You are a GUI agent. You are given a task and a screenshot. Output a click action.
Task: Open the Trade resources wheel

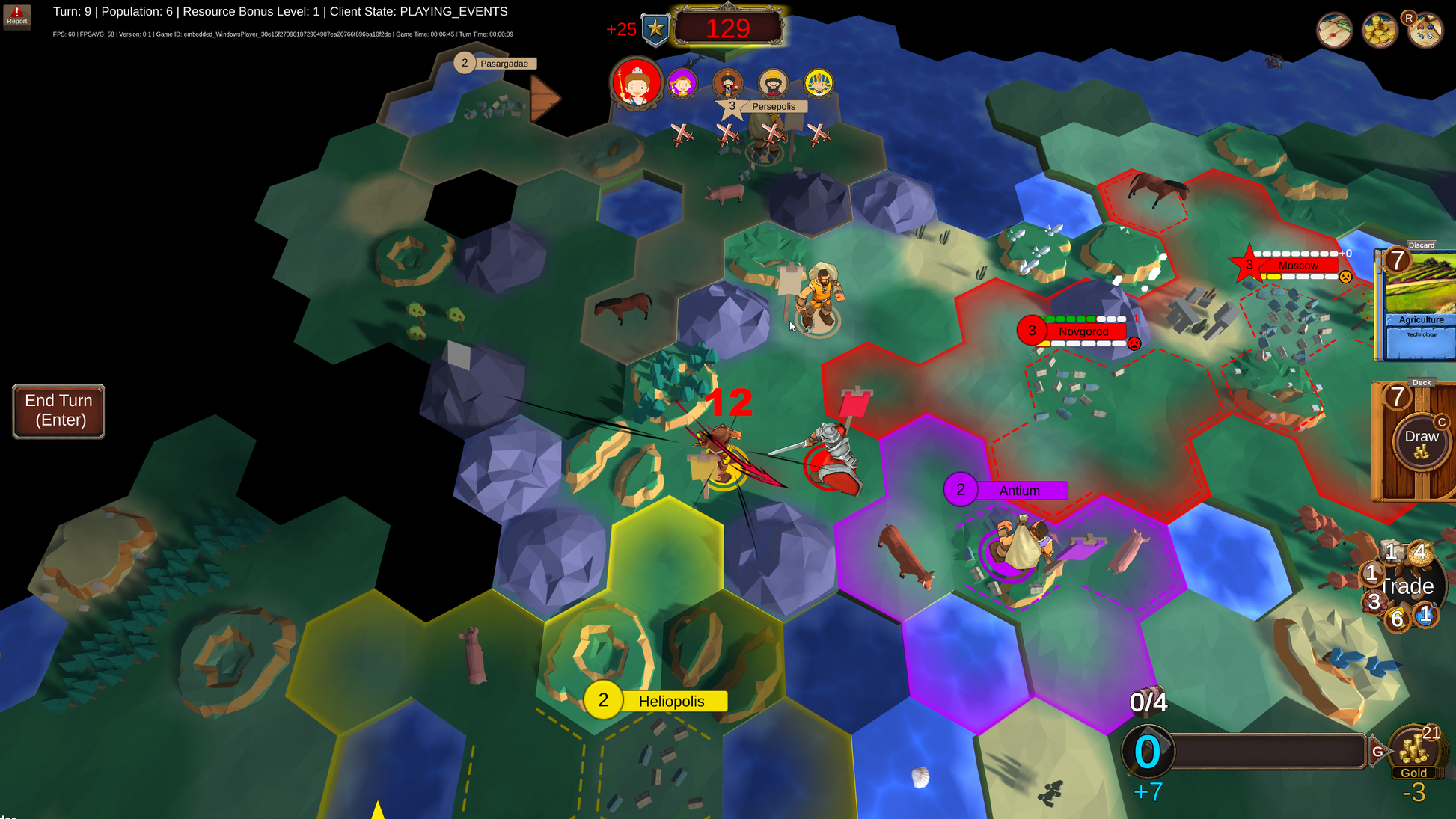(x=1405, y=586)
